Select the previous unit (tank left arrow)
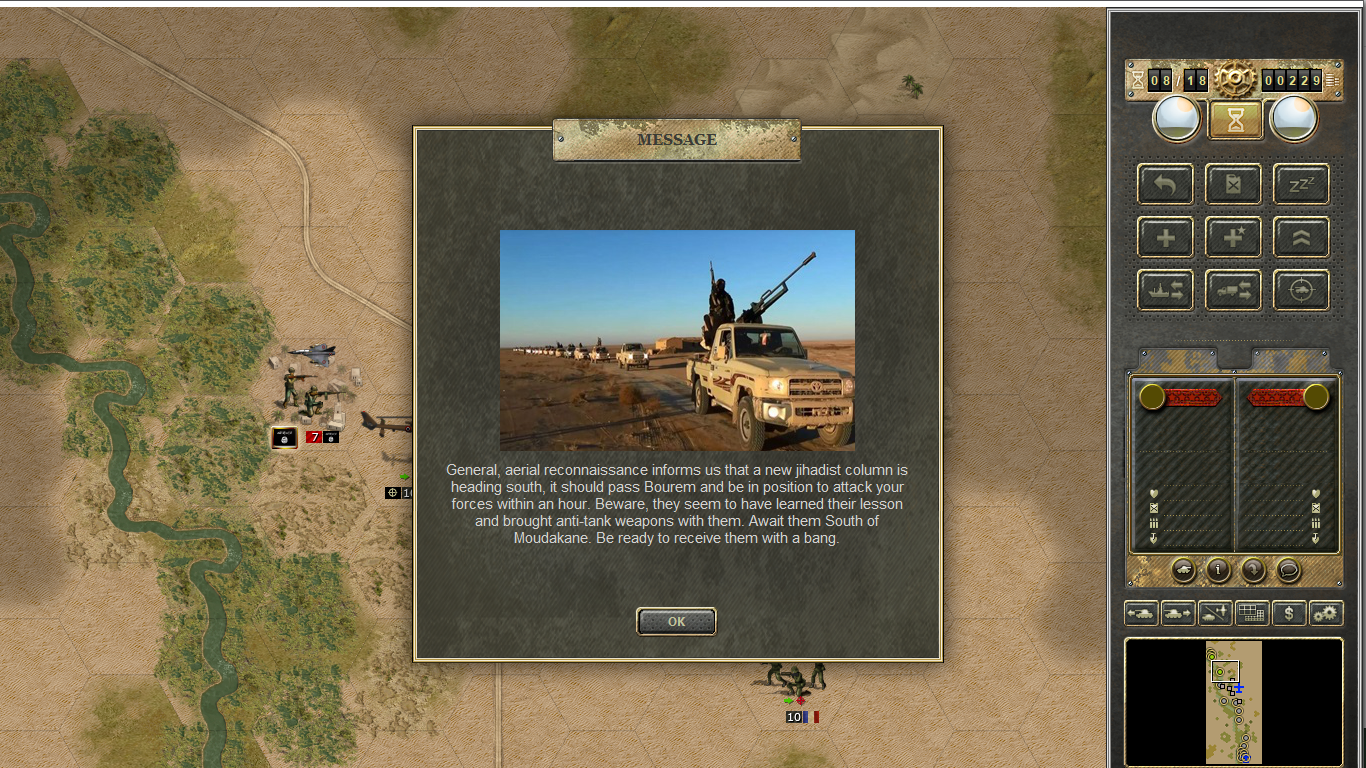Viewport: 1366px width, 768px height. point(1141,613)
